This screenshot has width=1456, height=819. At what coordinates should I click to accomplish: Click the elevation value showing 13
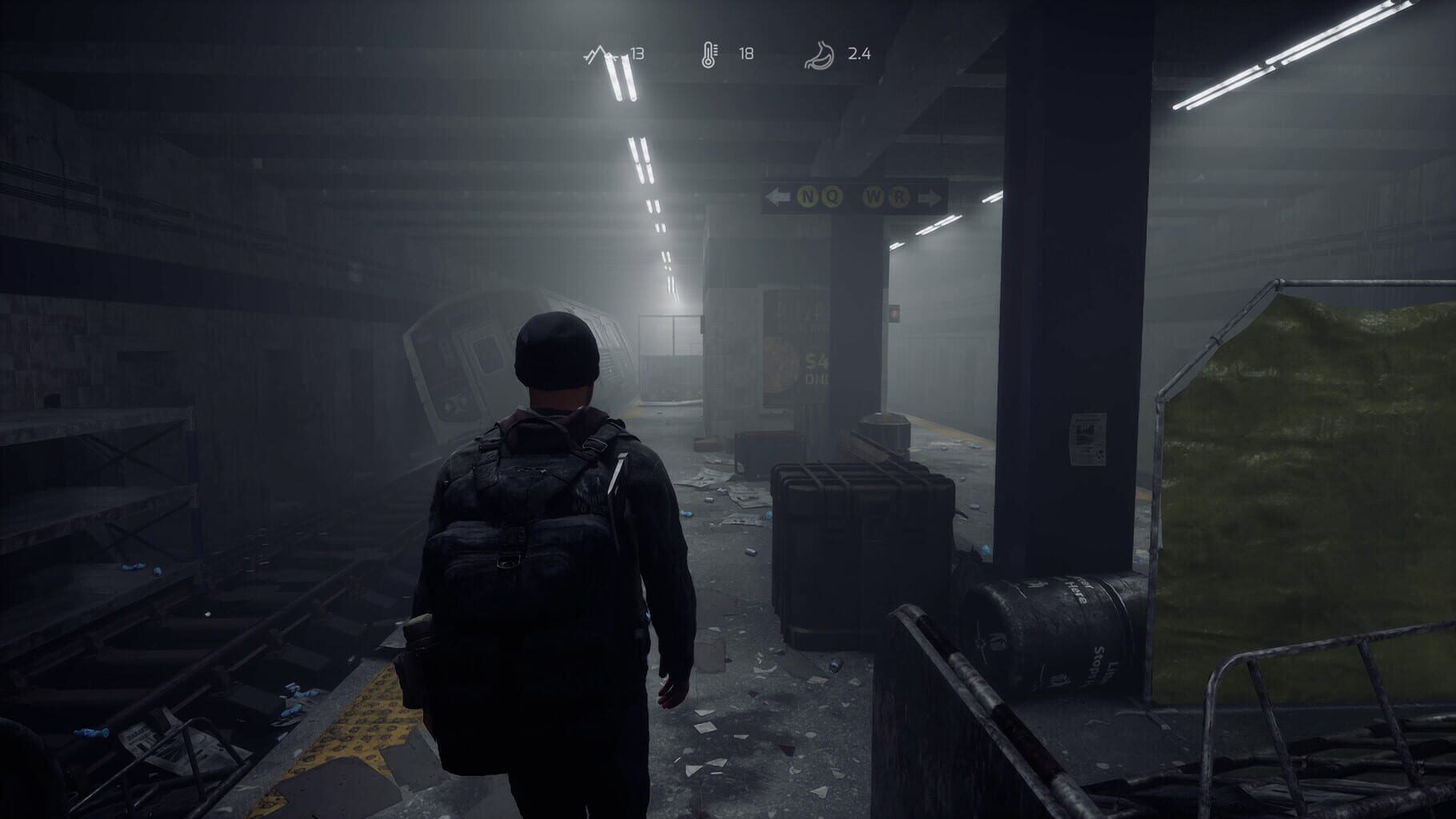(638, 54)
